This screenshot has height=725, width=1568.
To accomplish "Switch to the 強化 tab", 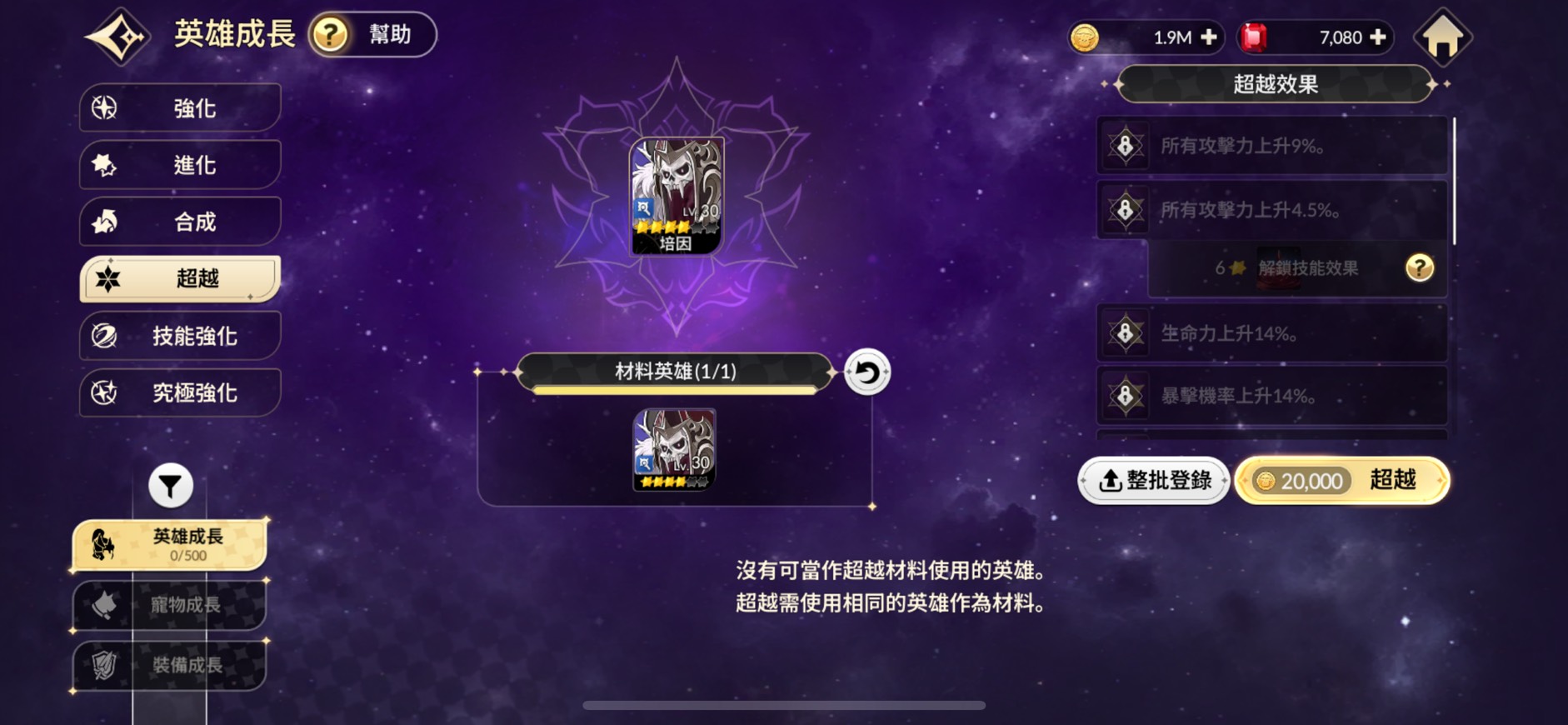I will pos(180,108).
